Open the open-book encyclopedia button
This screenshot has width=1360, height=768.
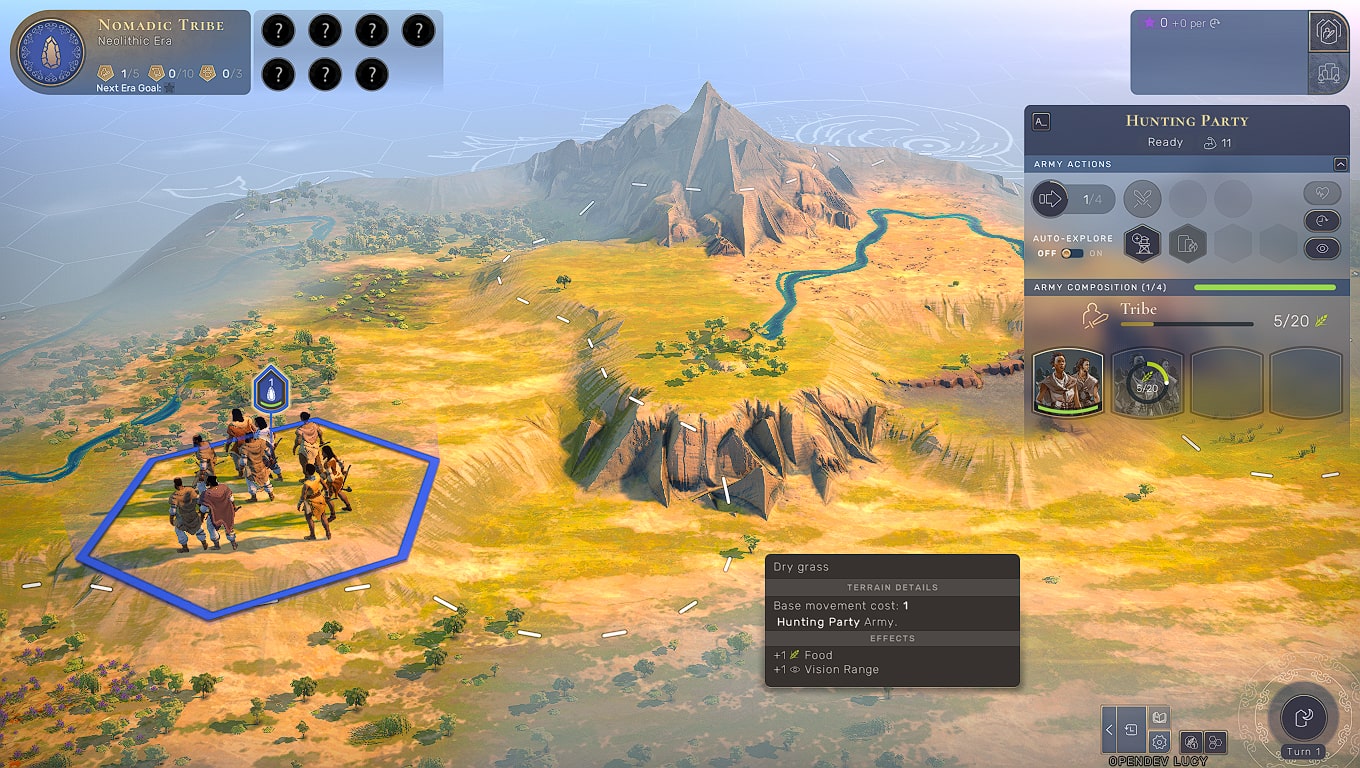[x=1159, y=718]
